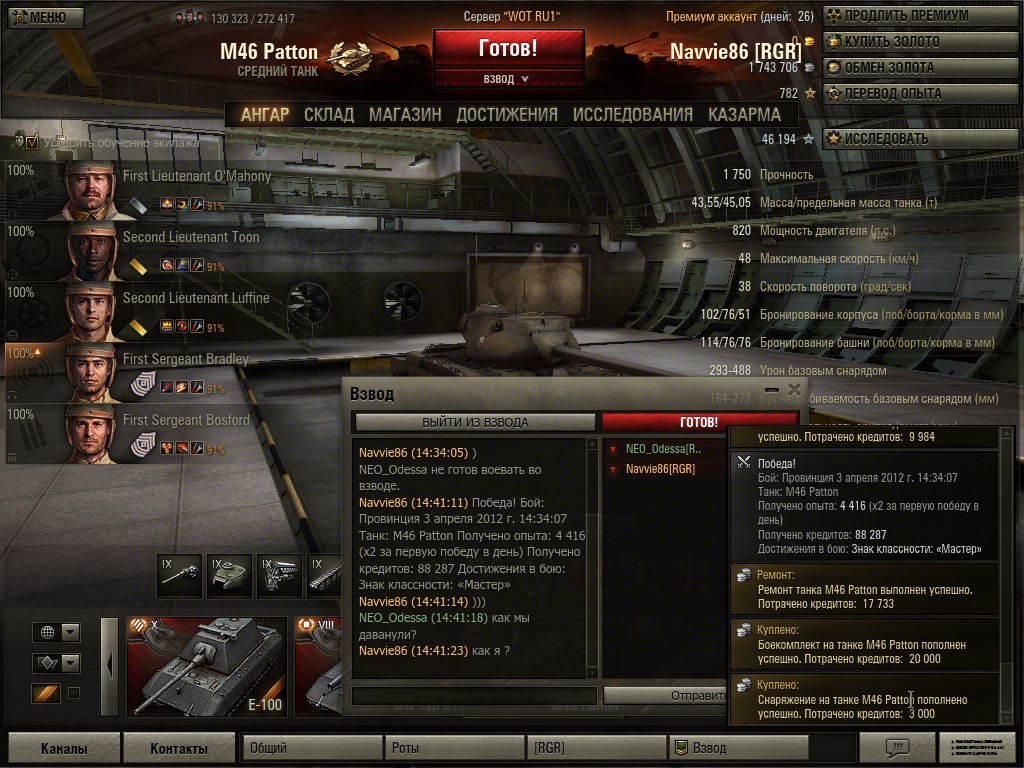
Task: Go to the Исследования tab
Action: [x=632, y=115]
